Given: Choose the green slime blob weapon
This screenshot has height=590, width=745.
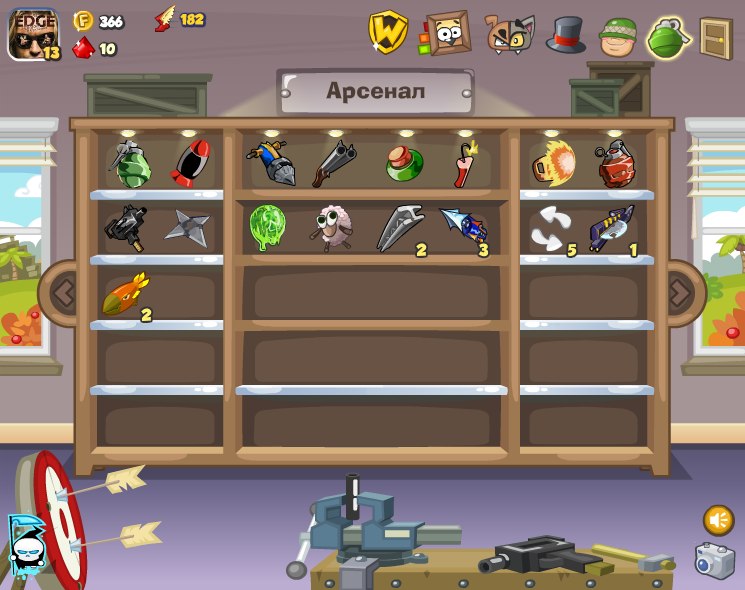Looking at the screenshot, I should 268,227.
